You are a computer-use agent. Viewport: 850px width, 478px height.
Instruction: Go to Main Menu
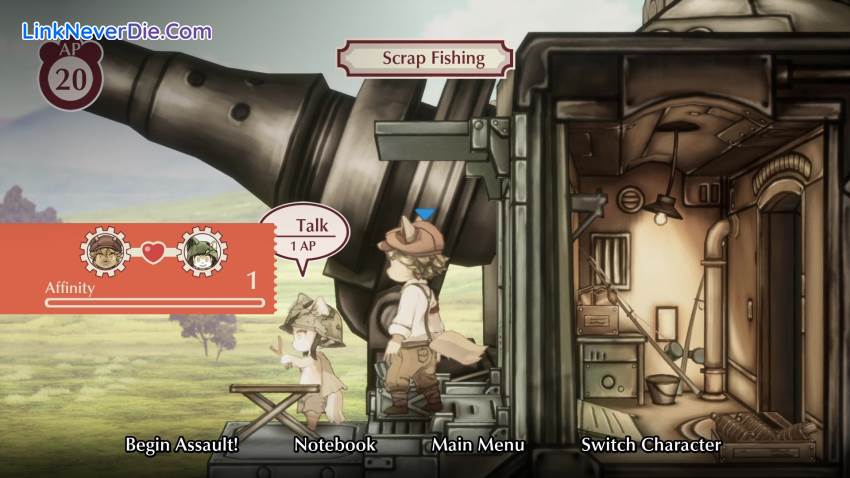click(x=478, y=445)
